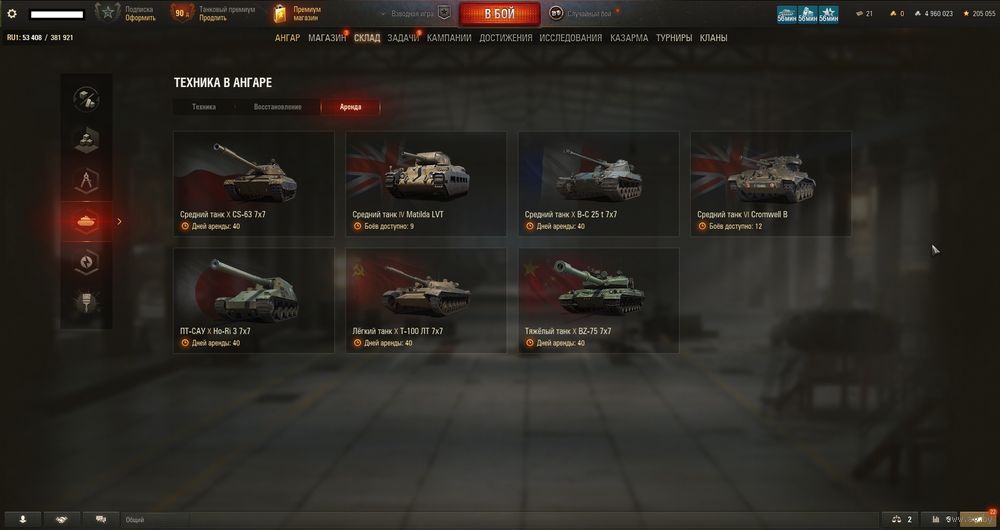Open the ИССЛЕДОВАНИЯ tech tree
The image size is (1000, 530).
(x=570, y=38)
